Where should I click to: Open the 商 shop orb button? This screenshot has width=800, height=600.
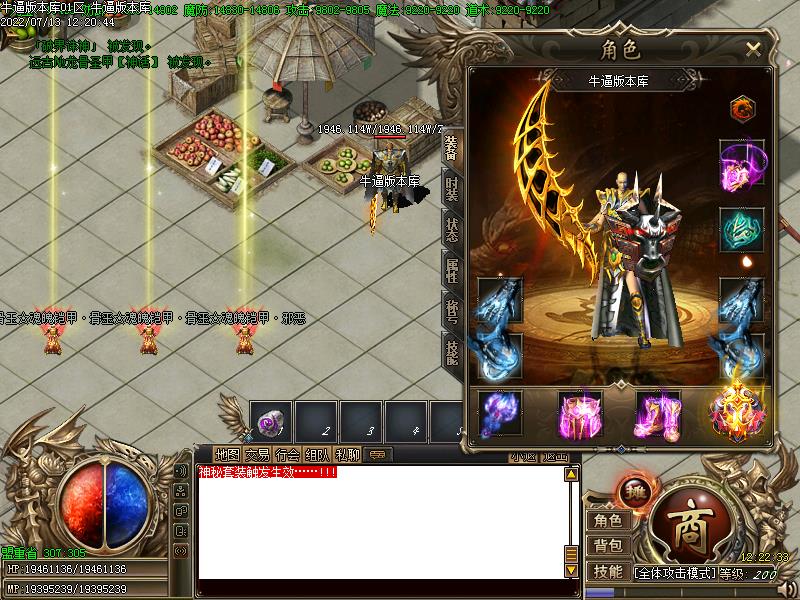690,521
